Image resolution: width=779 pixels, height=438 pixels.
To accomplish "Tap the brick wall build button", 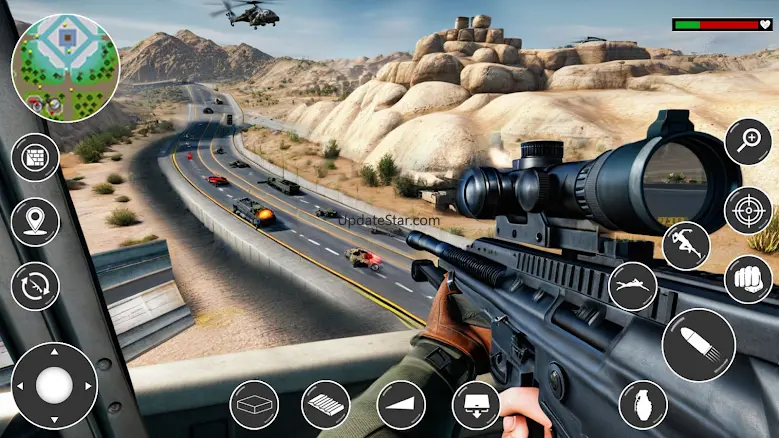I will 35,157.
